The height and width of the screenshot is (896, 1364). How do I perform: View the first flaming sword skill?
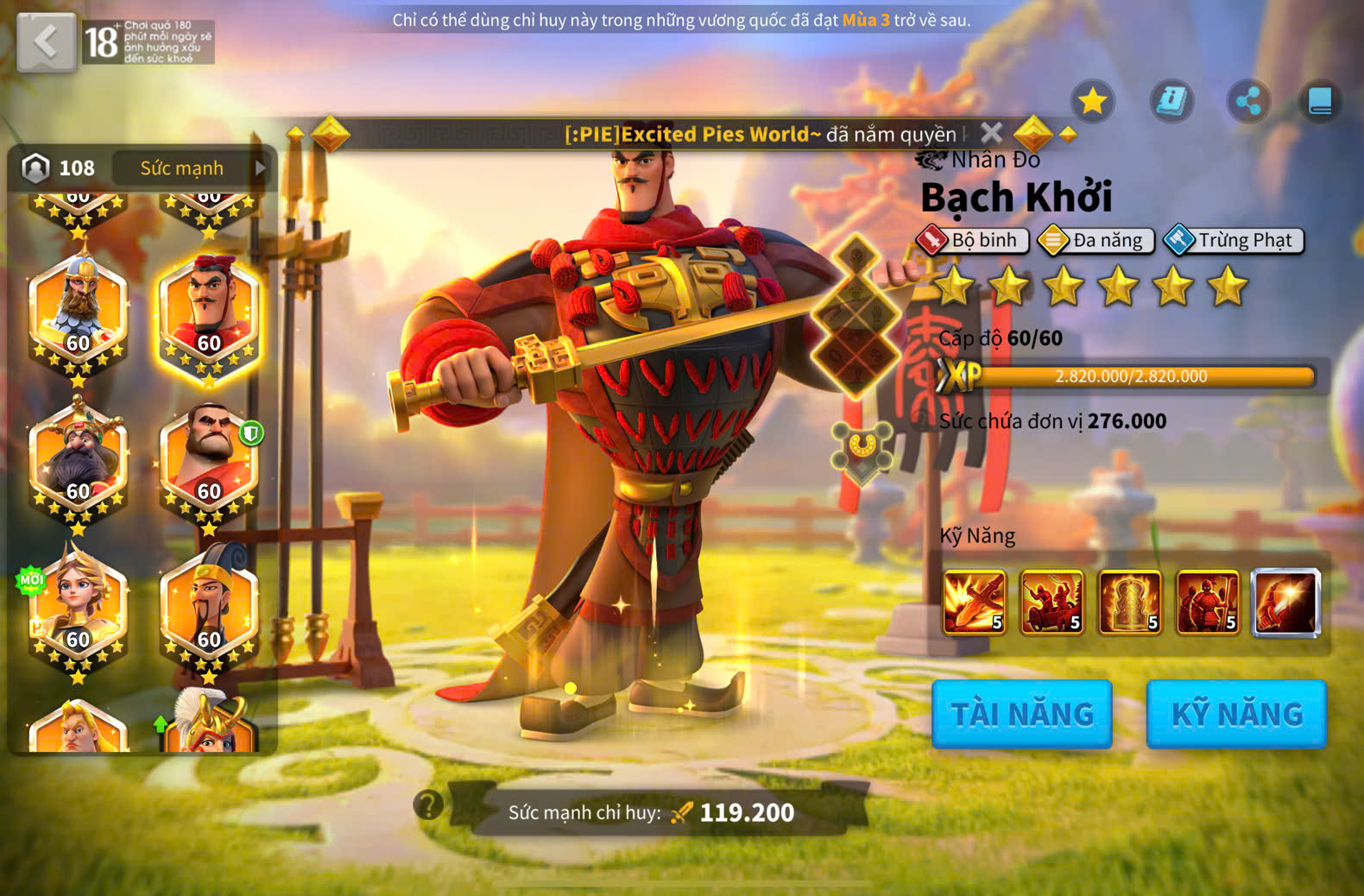tap(974, 602)
